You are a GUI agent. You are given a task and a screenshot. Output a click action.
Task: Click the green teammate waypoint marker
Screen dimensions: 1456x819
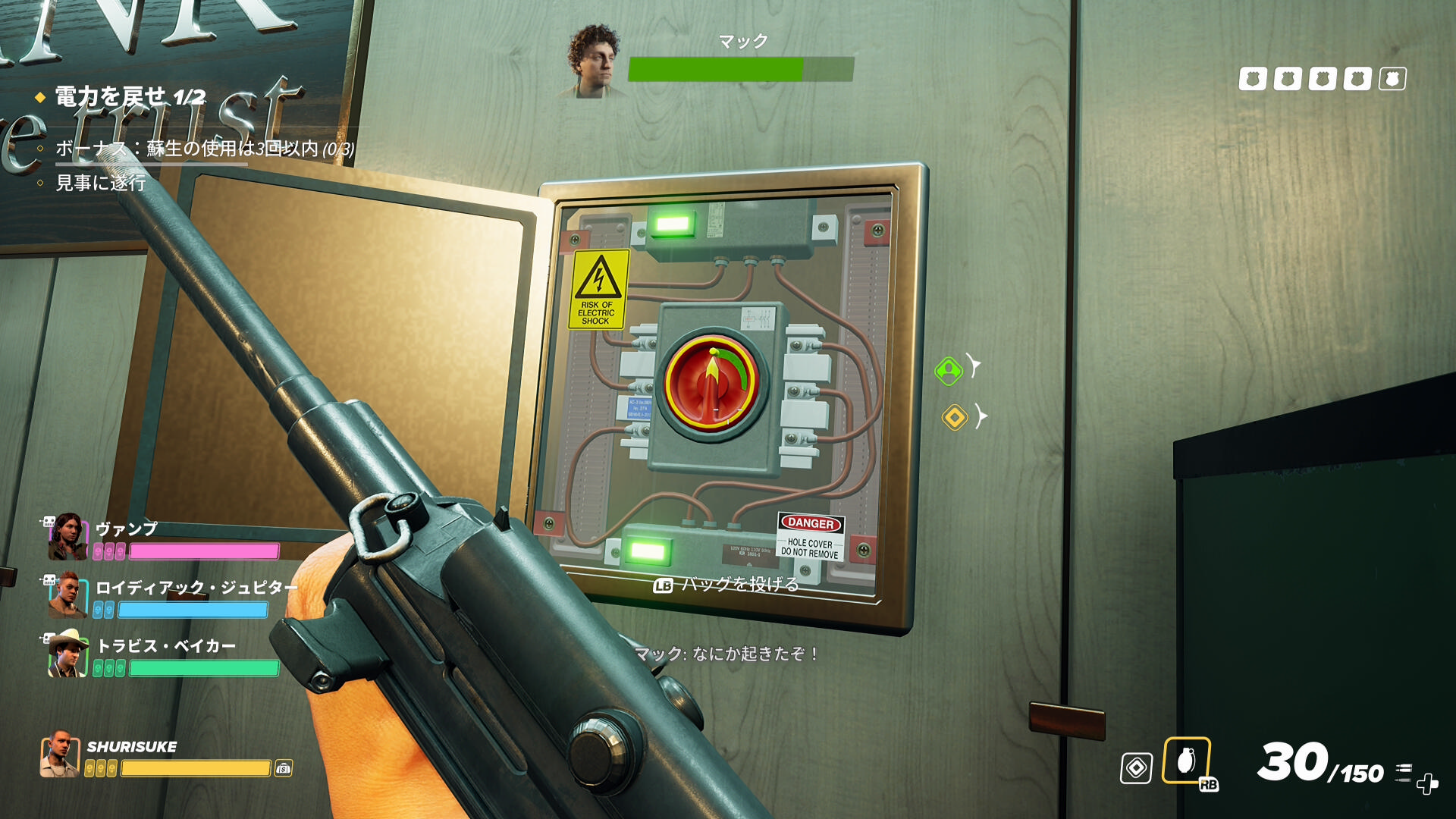click(x=948, y=371)
